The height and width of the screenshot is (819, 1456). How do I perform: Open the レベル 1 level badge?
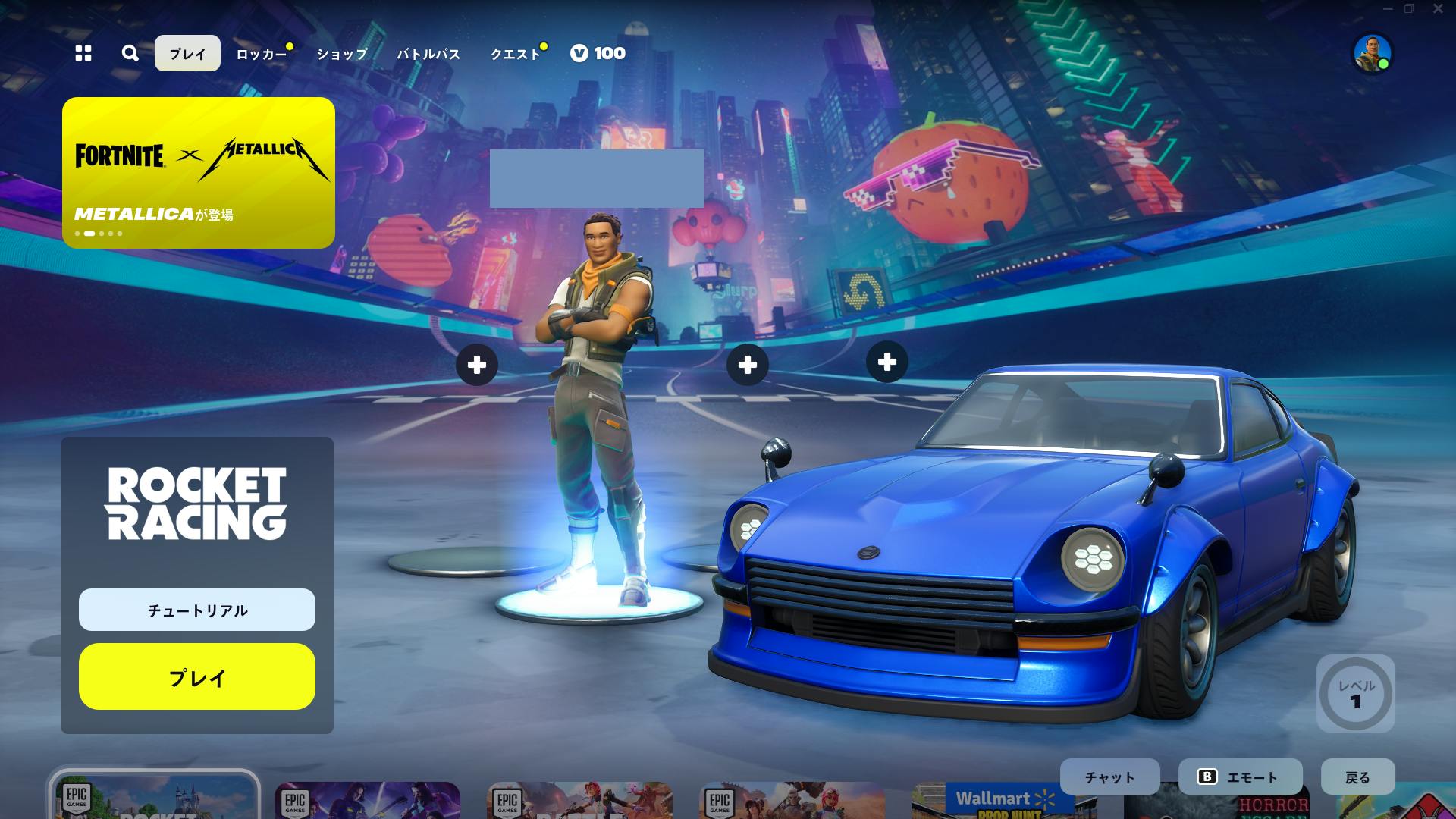click(x=1356, y=694)
